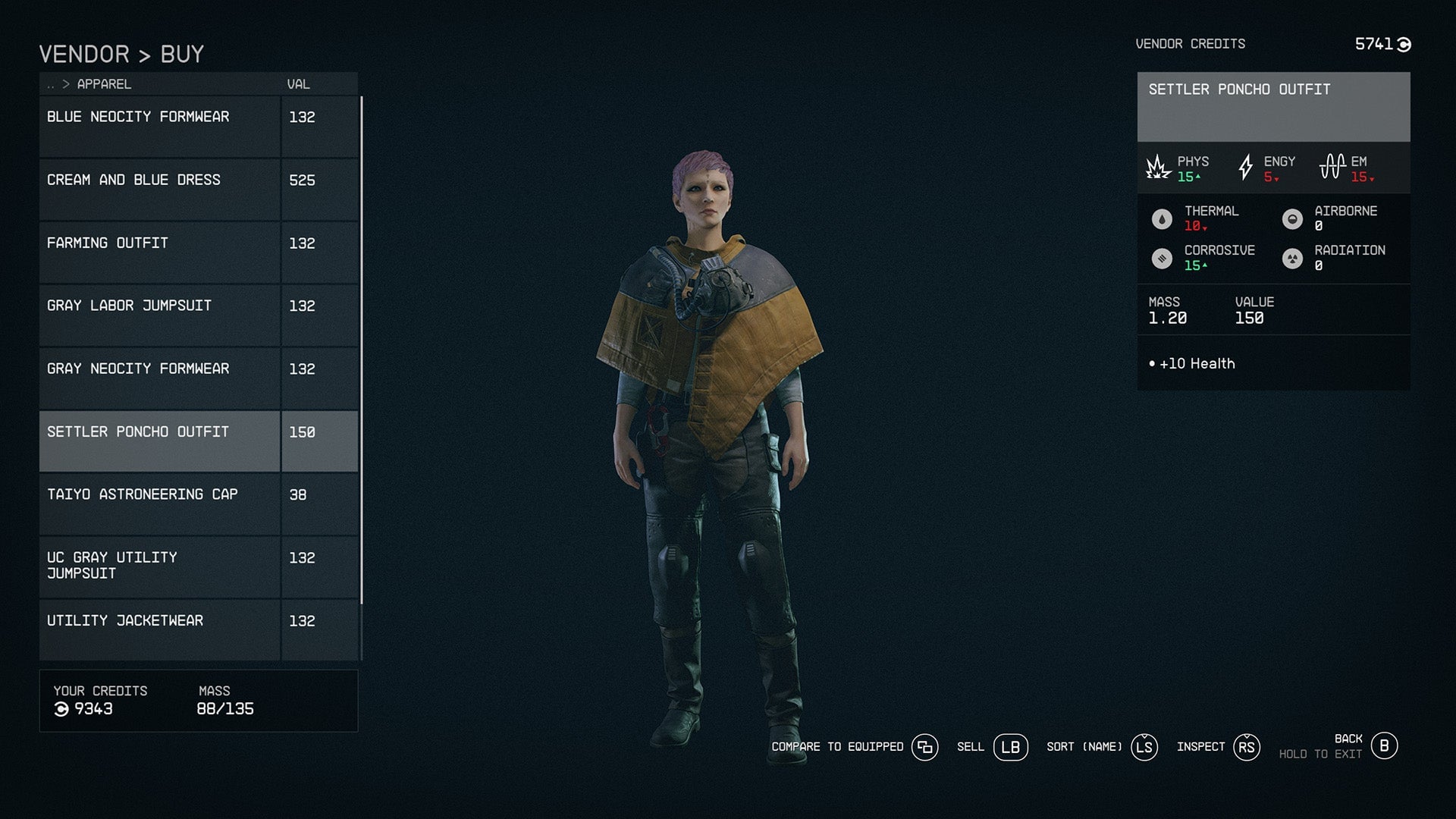1456x819 pixels.
Task: Click the Corrosive resistance icon
Action: tap(1161, 257)
